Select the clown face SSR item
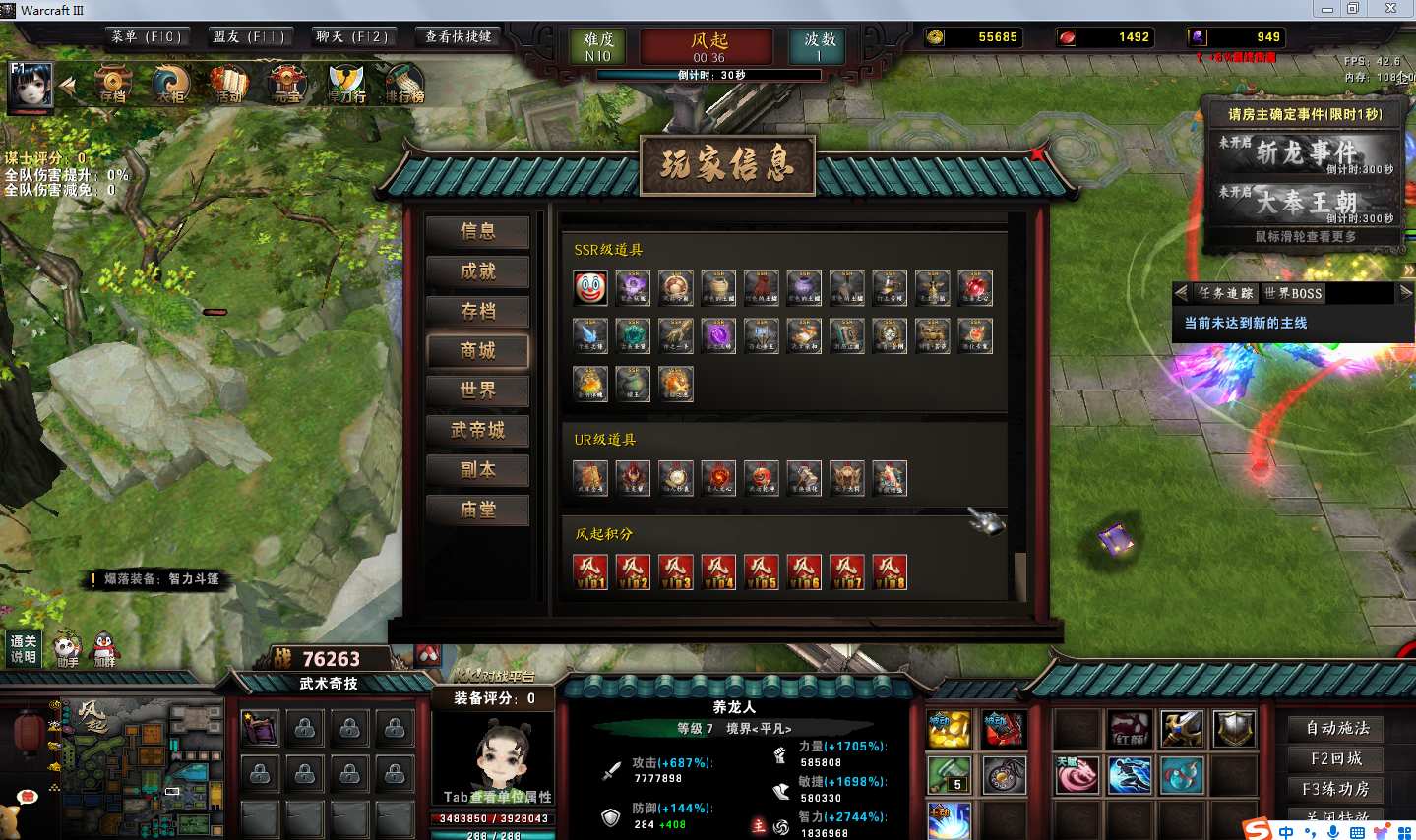The width and height of the screenshot is (1416, 840). click(x=590, y=287)
